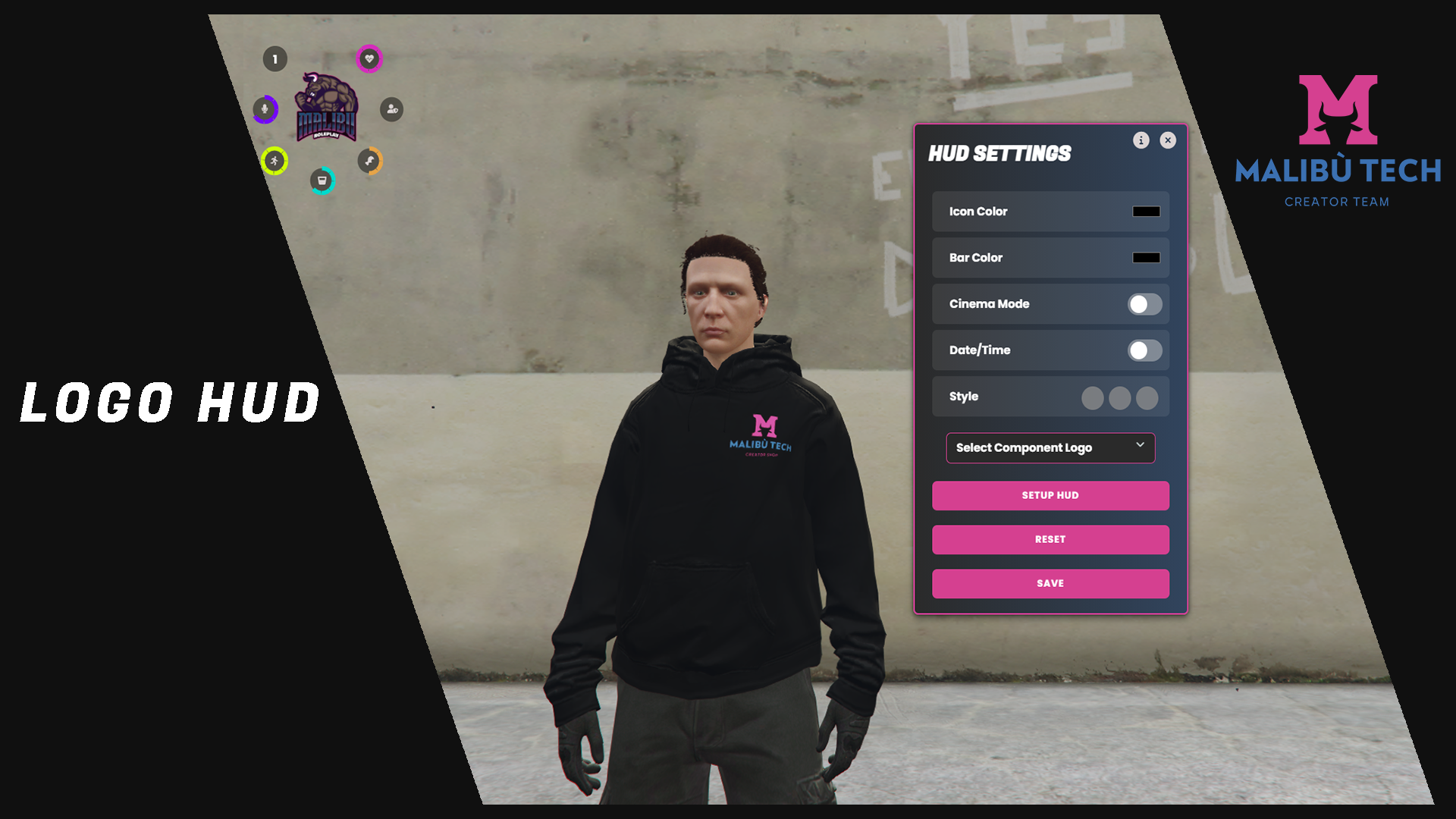This screenshot has height=819, width=1456.
Task: Click the player ID number badge
Action: pyautogui.click(x=275, y=59)
